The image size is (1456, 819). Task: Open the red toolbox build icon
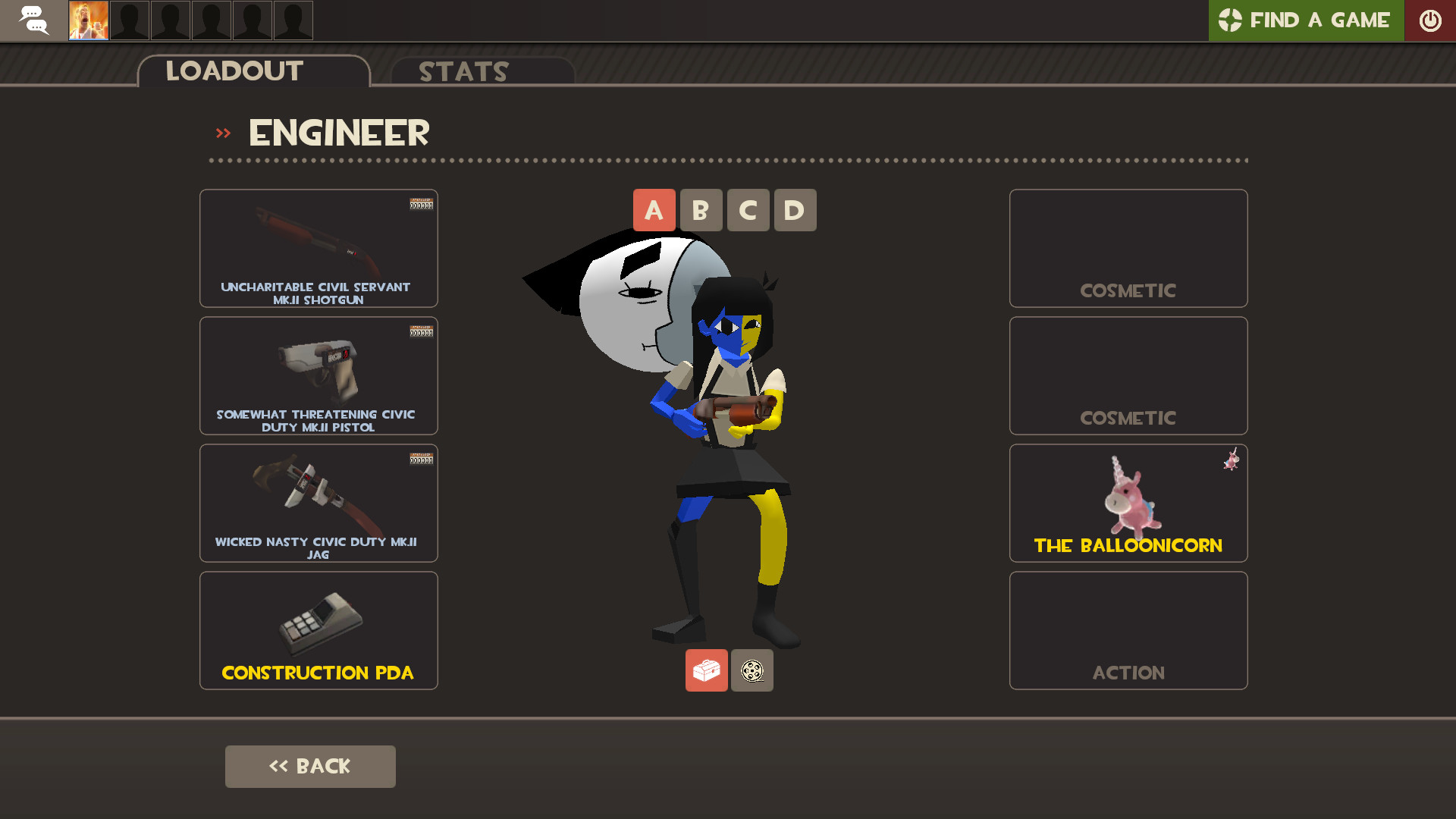706,670
